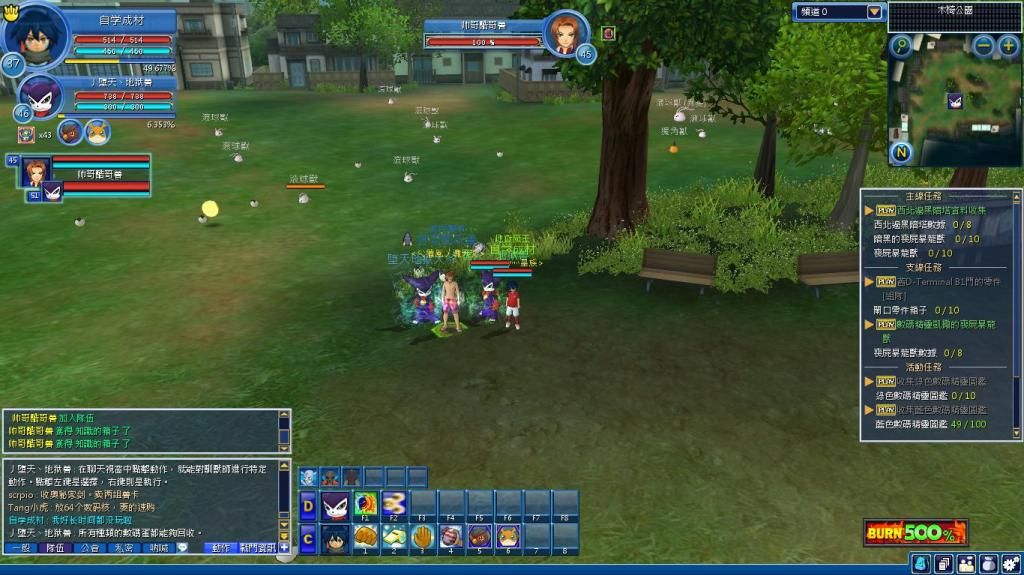The width and height of the screenshot is (1024, 575).
Task: Switch chat to the 一般 (general) tab
Action: coord(19,548)
